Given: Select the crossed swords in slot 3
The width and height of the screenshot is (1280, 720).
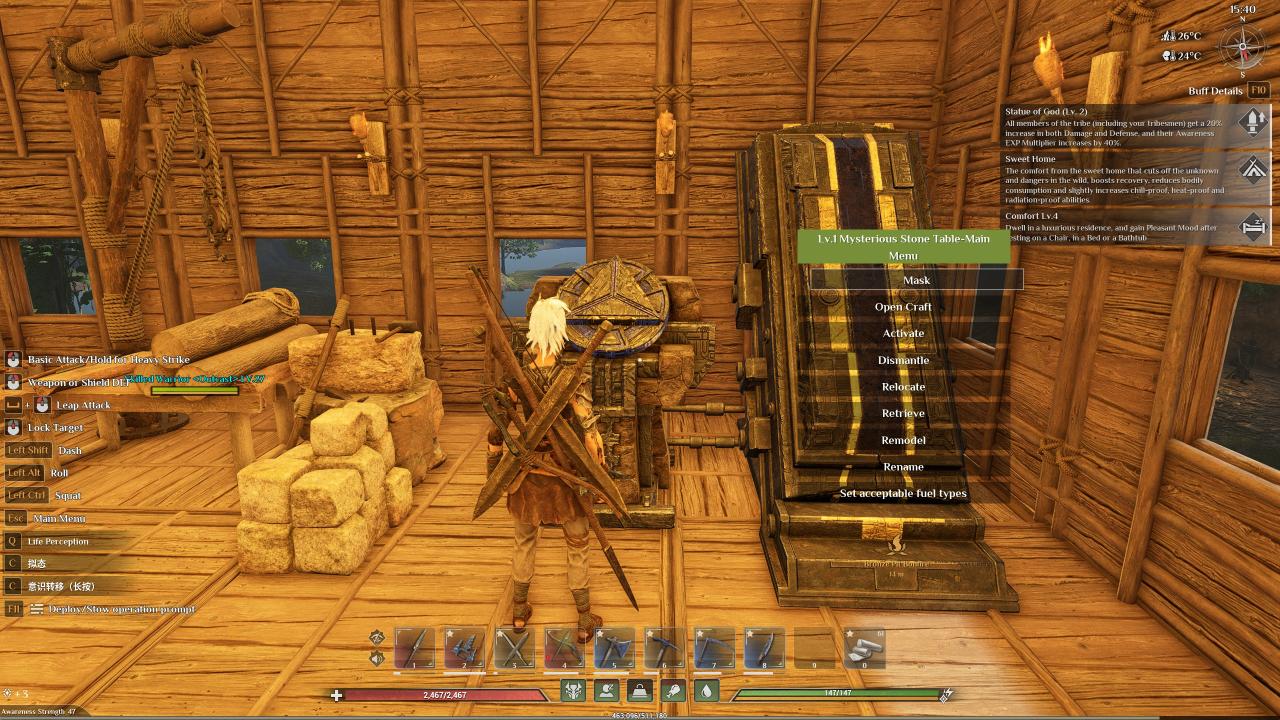Looking at the screenshot, I should pos(514,648).
